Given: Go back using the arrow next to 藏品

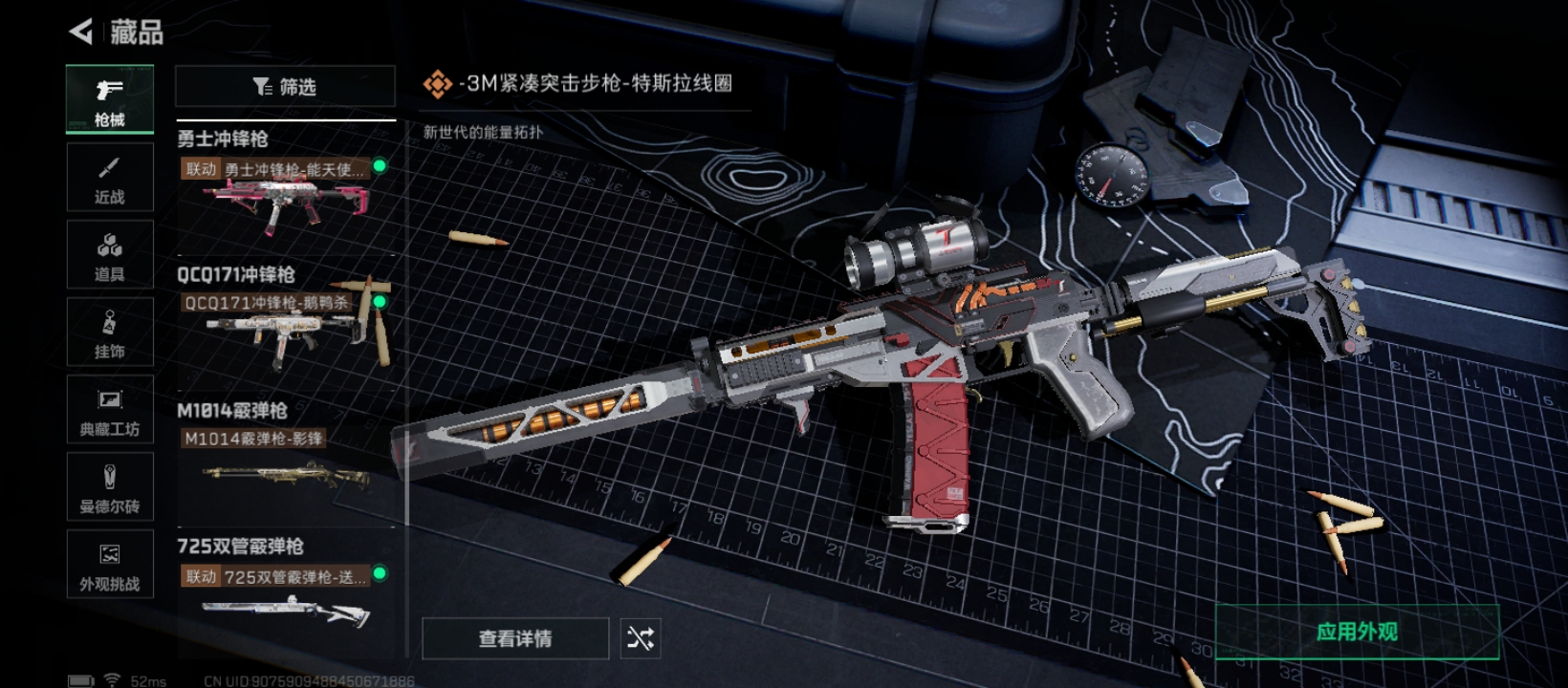Looking at the screenshot, I should point(82,32).
